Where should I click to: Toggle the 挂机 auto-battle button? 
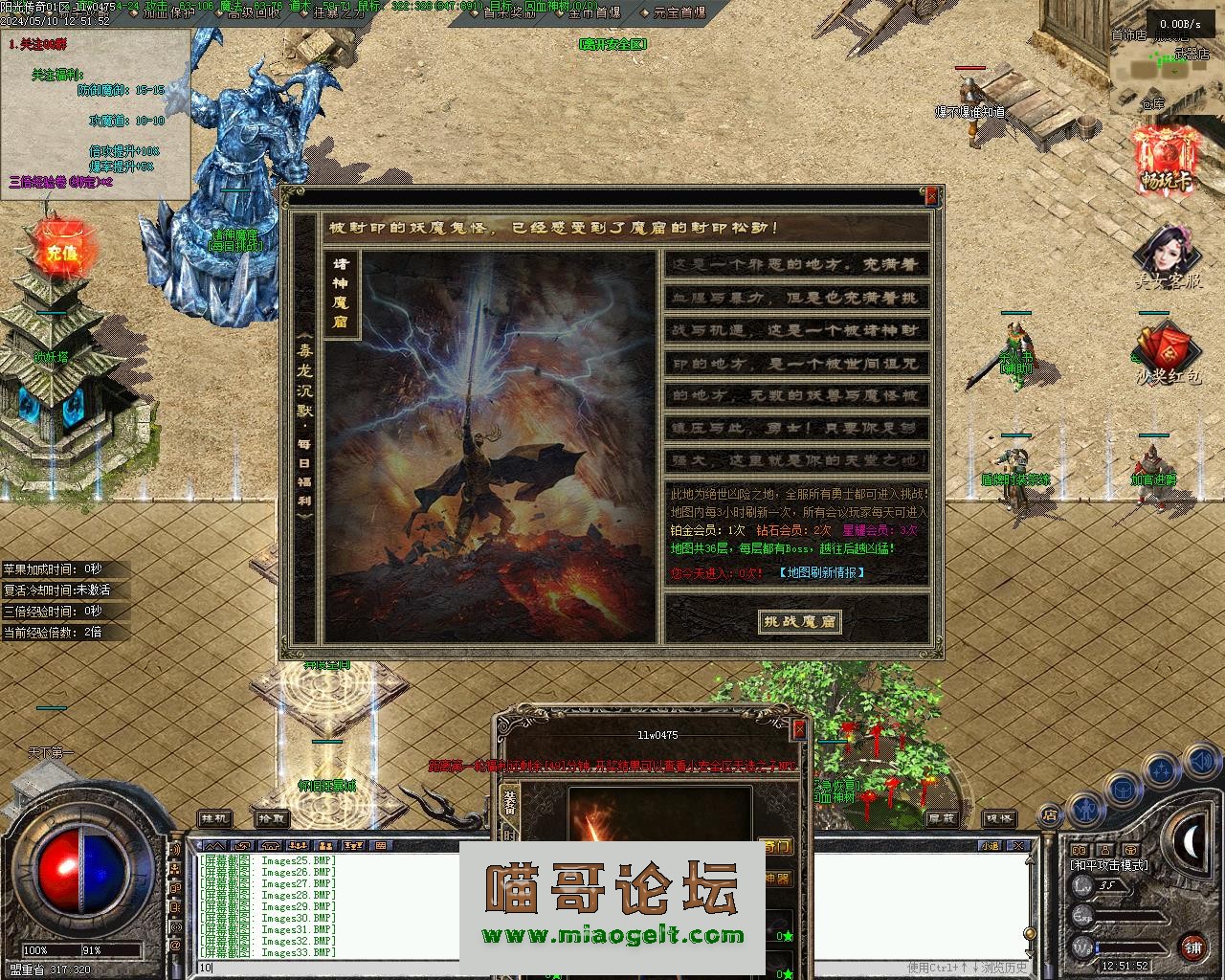coord(214,819)
